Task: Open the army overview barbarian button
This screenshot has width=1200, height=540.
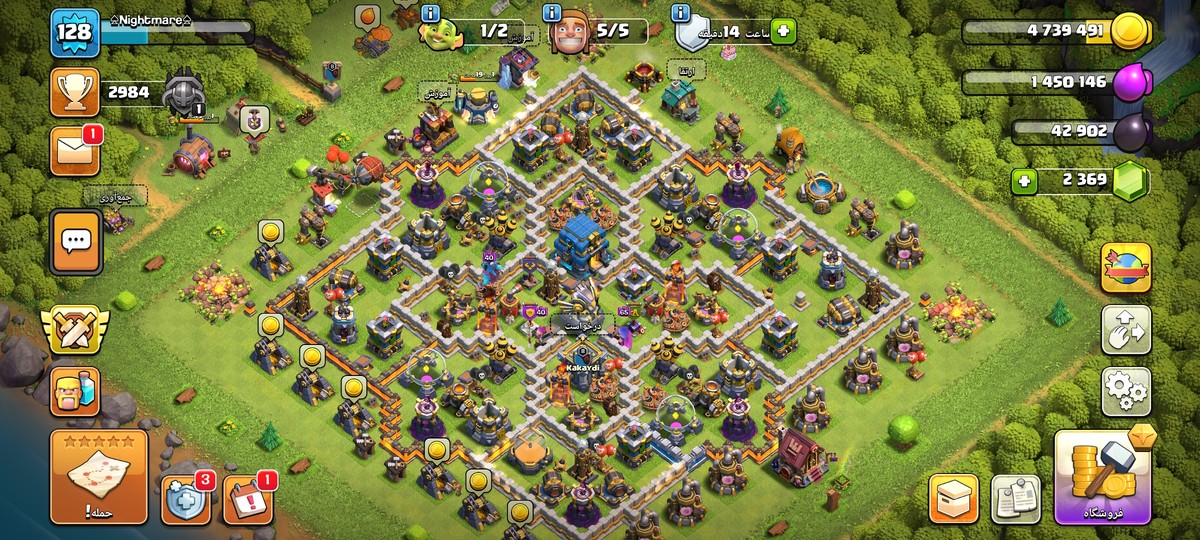Action: tap(75, 391)
